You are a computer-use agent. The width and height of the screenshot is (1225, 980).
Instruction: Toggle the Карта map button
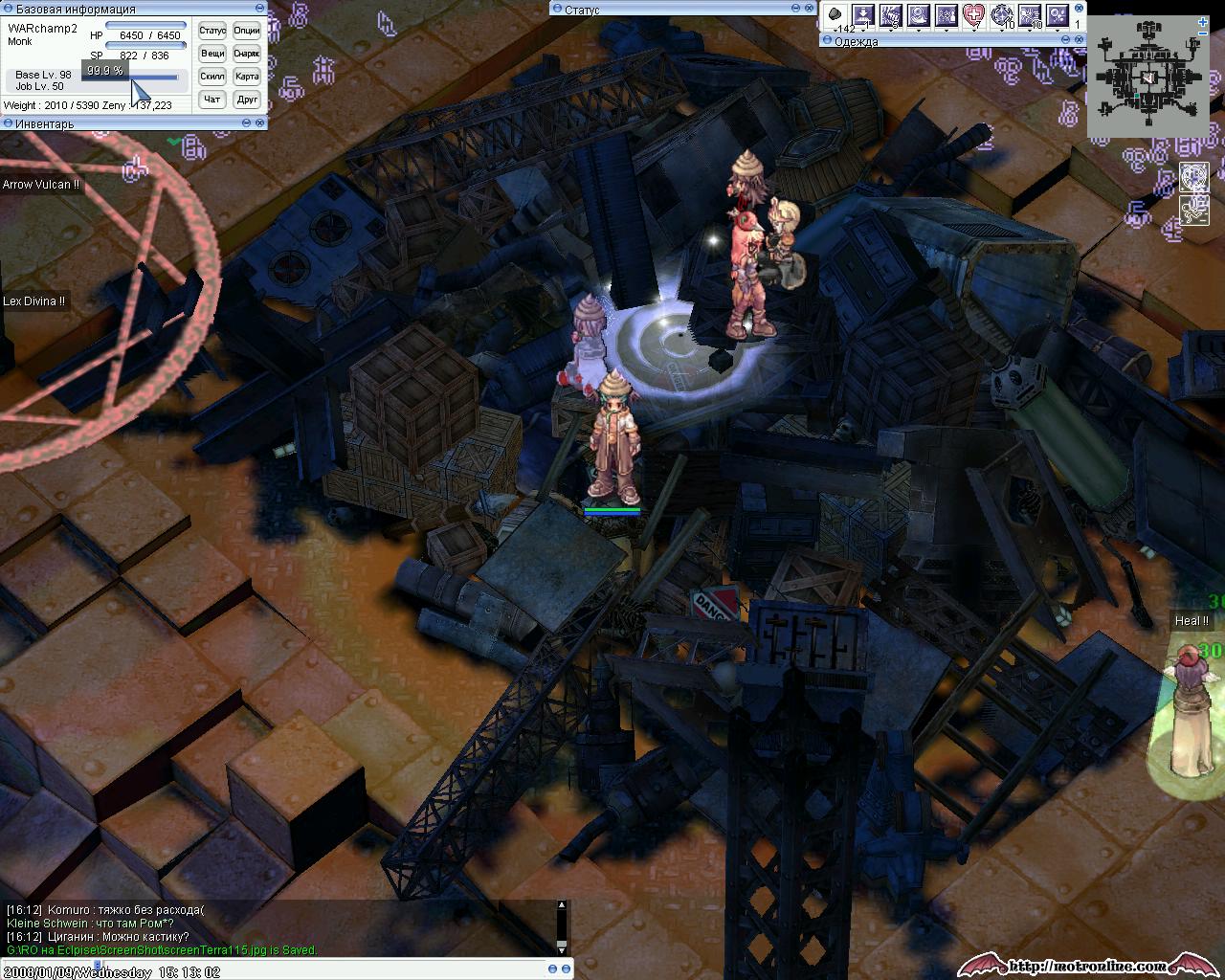[x=247, y=77]
